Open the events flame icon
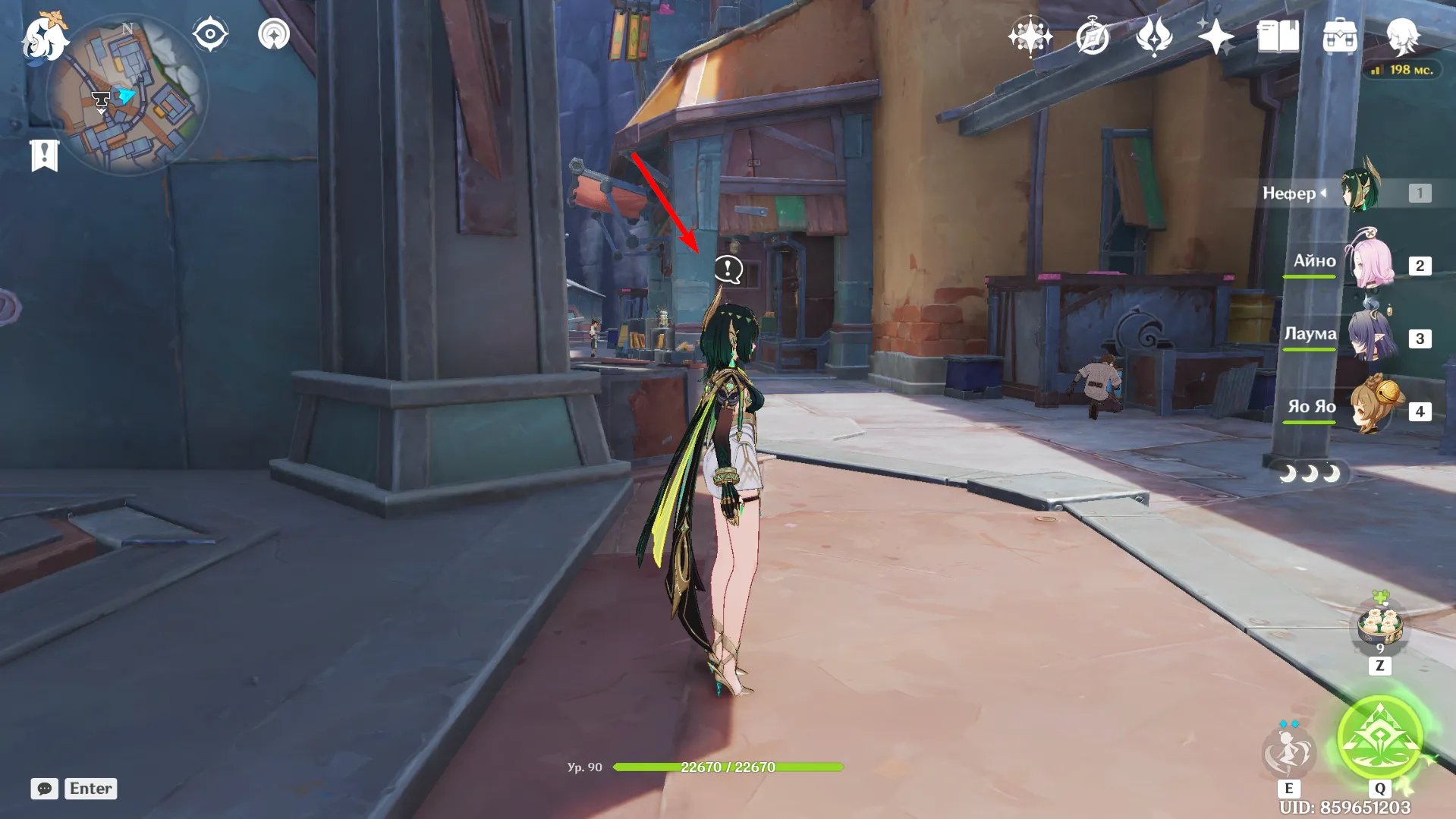The image size is (1456, 819). 1154,36
